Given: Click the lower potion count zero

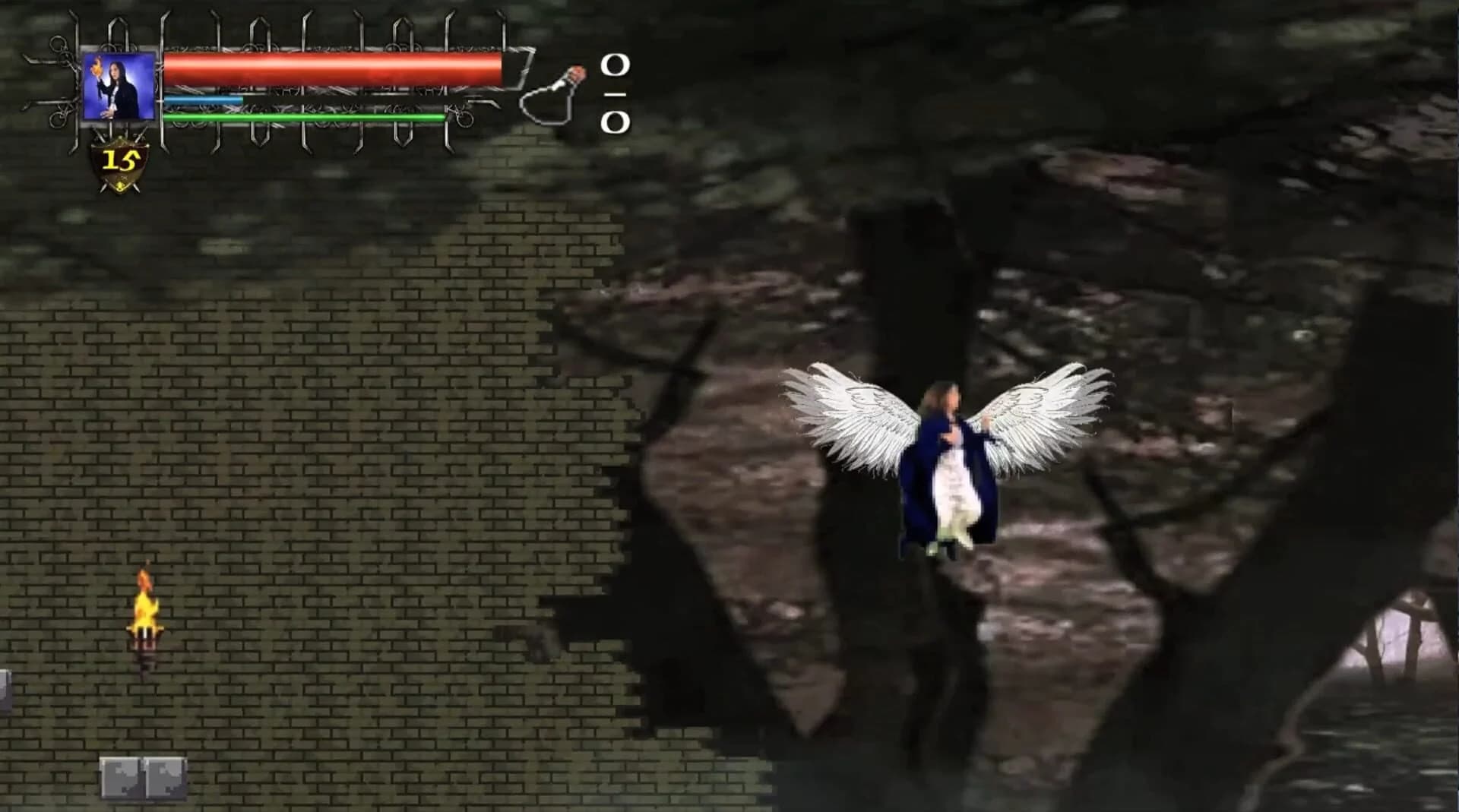Looking at the screenshot, I should tap(617, 122).
